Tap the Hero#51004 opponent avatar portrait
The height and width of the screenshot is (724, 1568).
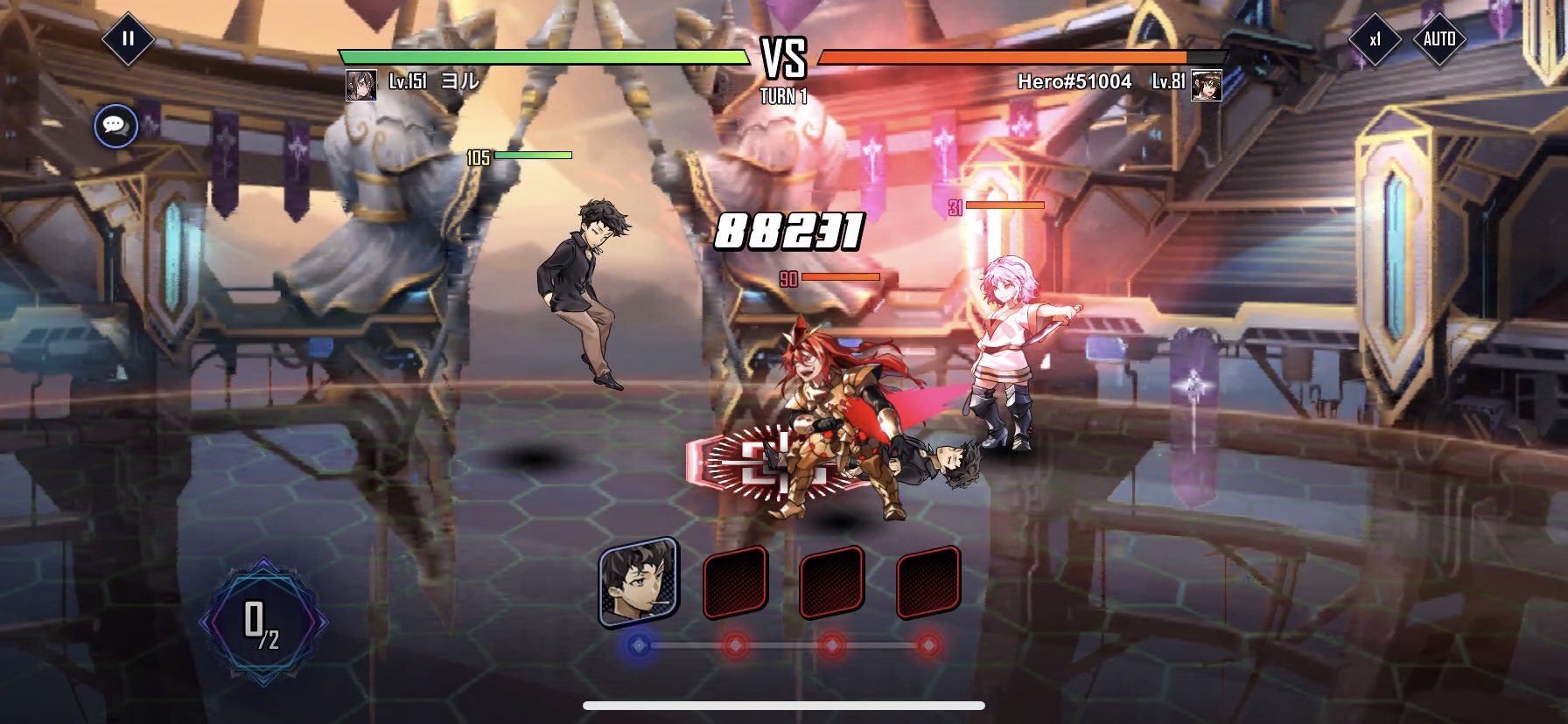pyautogui.click(x=1206, y=85)
